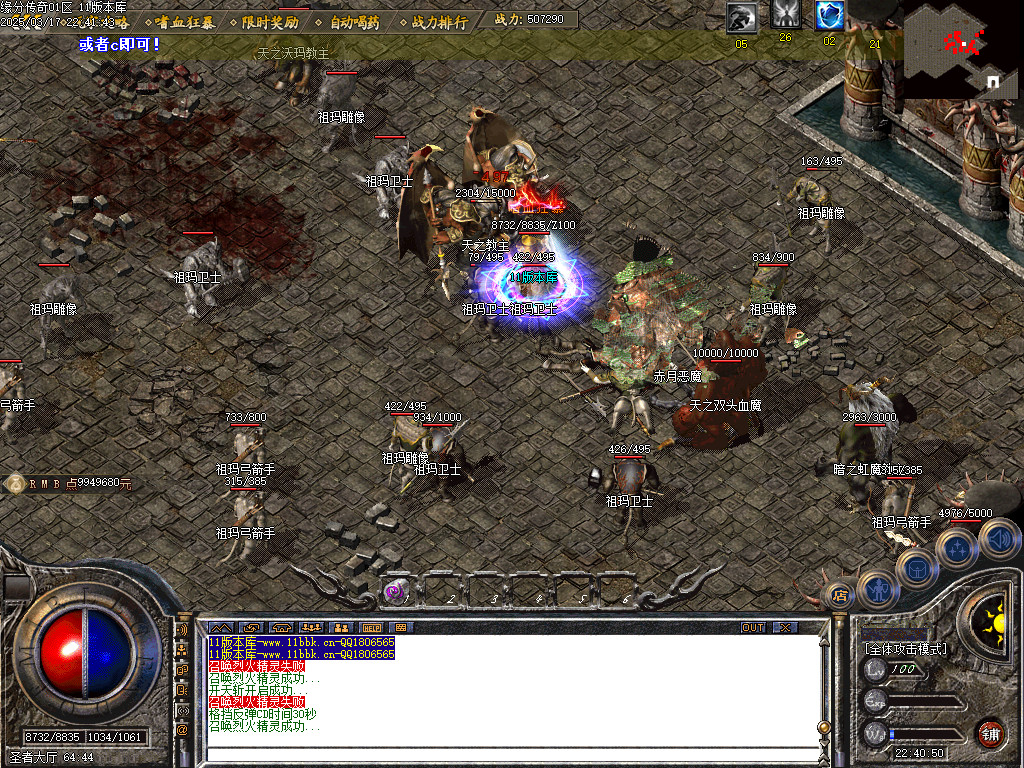Use the purple swirl item in the hotbar

394,592
